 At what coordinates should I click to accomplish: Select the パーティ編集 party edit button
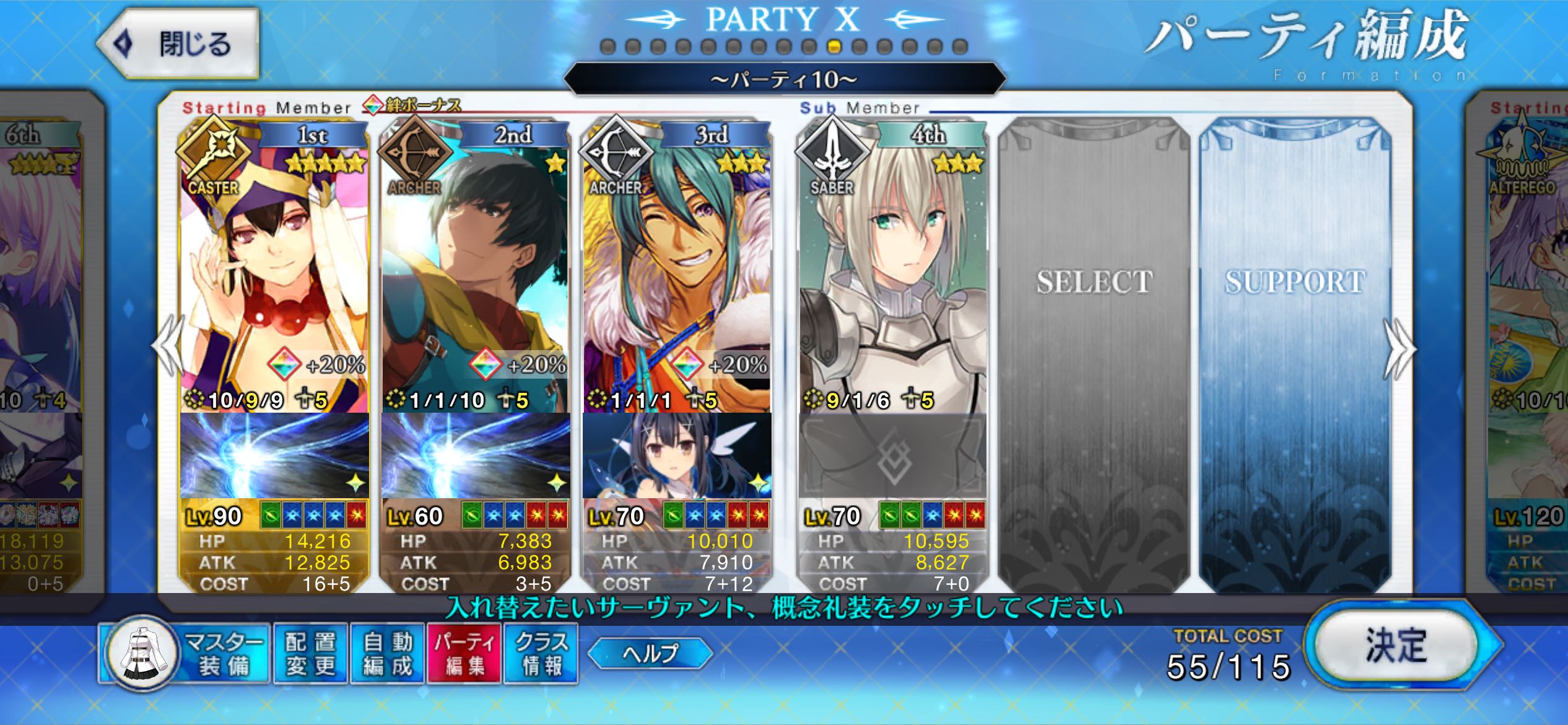click(x=464, y=654)
